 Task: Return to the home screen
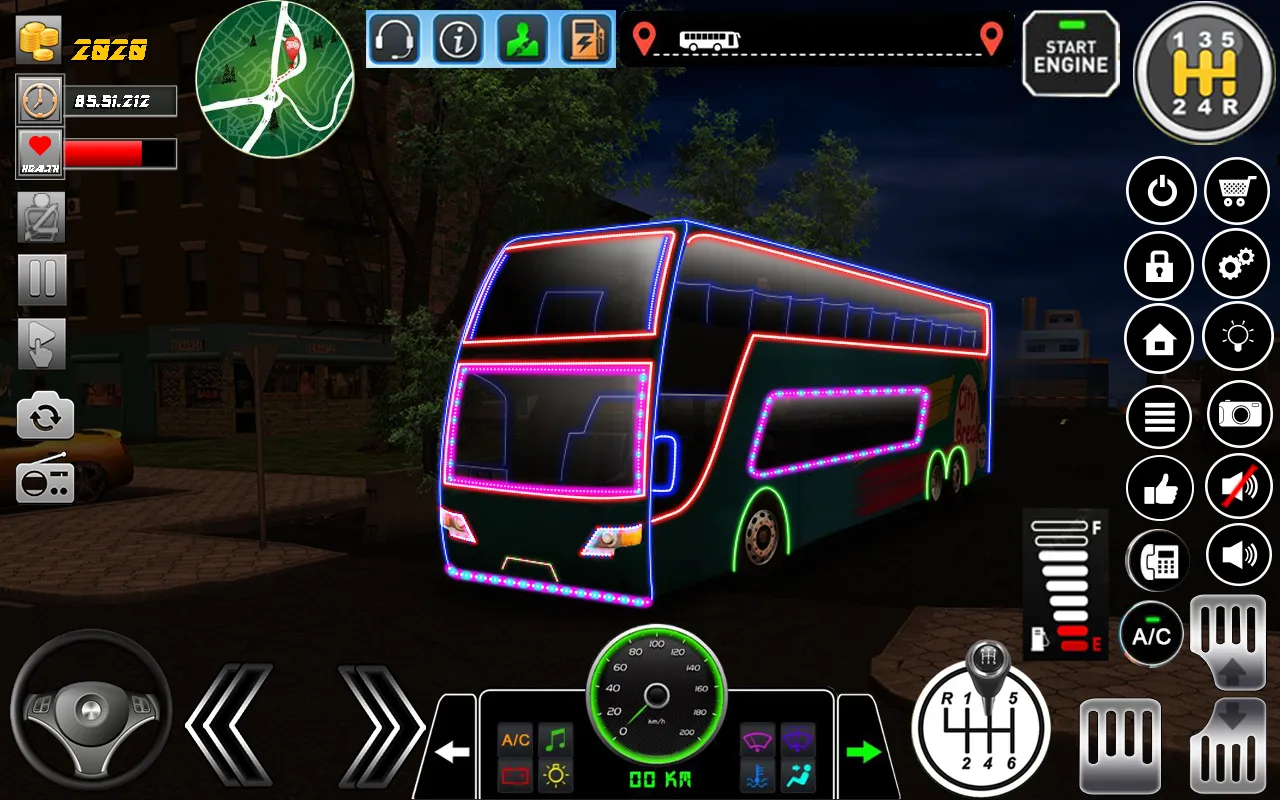pos(1160,339)
